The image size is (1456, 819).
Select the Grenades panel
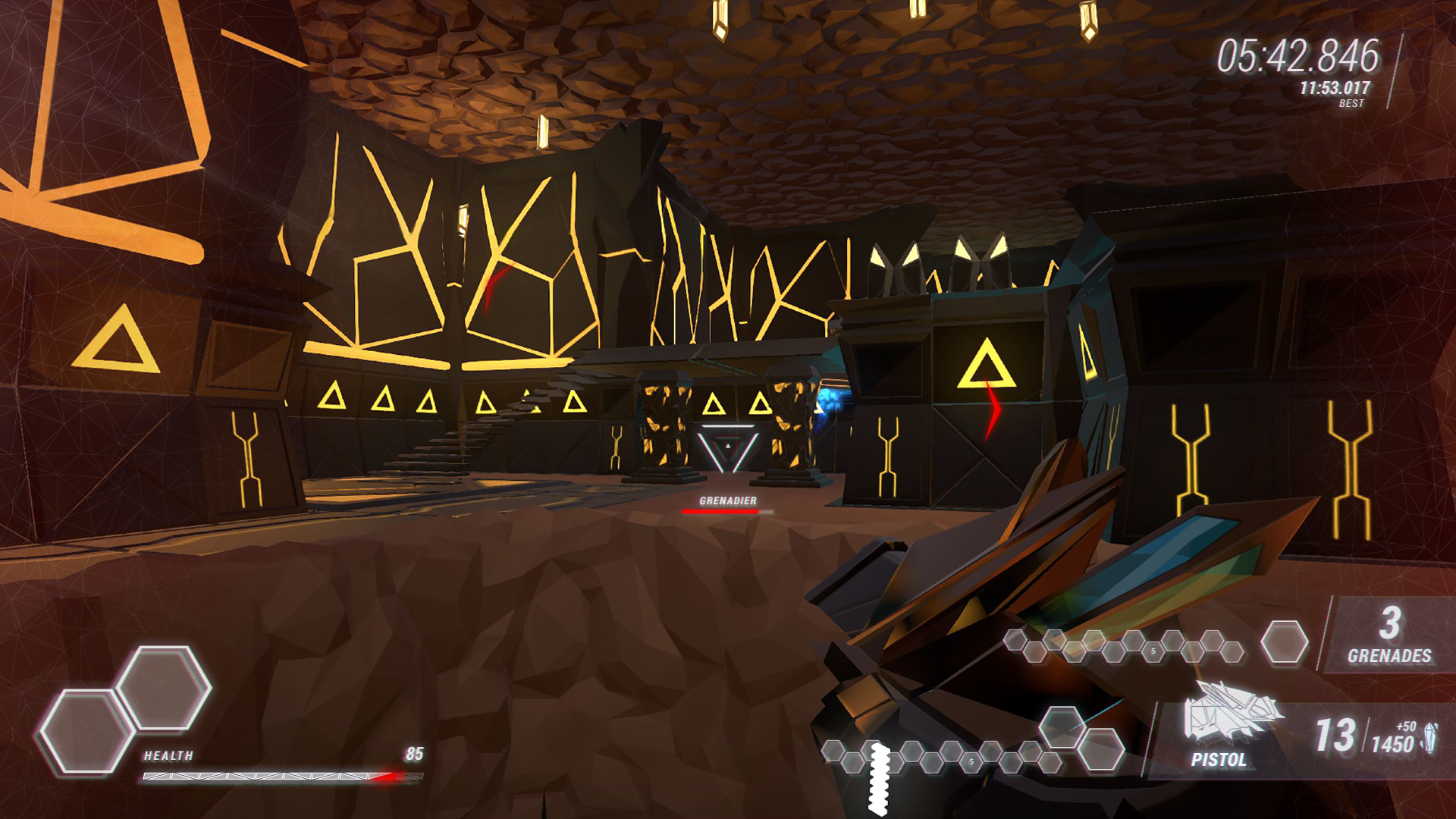(x=1389, y=635)
